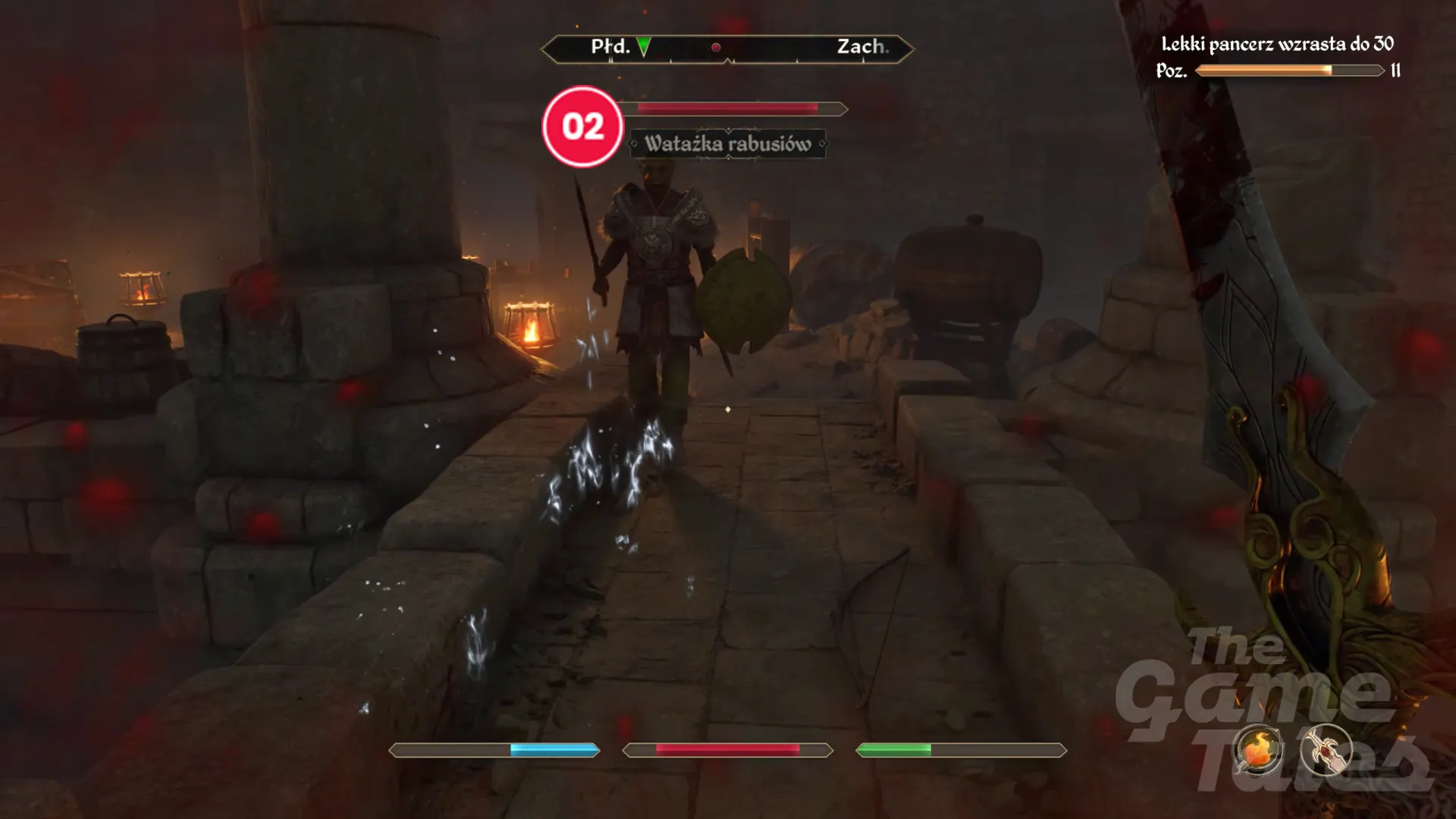The height and width of the screenshot is (819, 1456).
Task: Click the Lekki pancerz skill-up notification
Action: tap(1277, 44)
